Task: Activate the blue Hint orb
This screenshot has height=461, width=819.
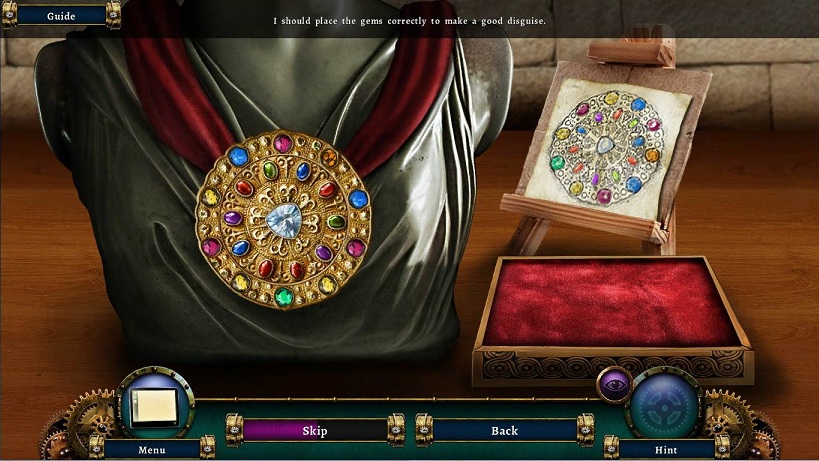Action: coord(663,405)
